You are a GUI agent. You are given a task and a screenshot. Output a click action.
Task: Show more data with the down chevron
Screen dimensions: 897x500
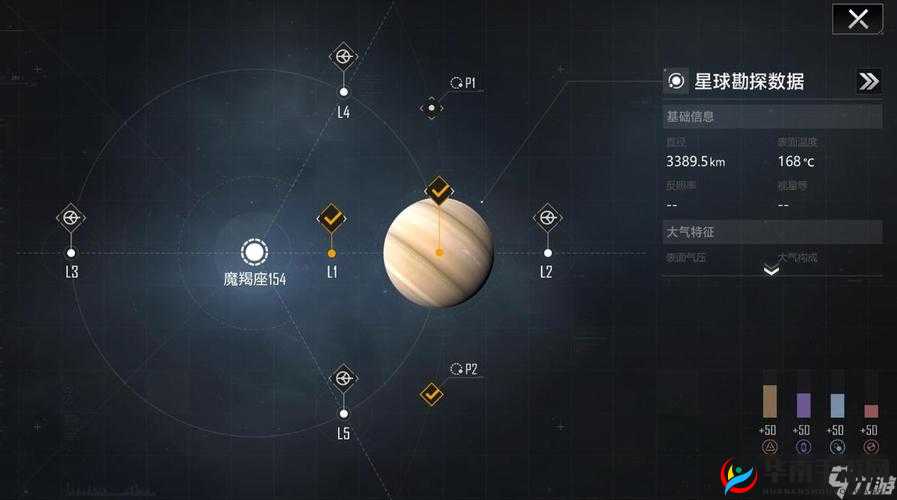point(771,269)
